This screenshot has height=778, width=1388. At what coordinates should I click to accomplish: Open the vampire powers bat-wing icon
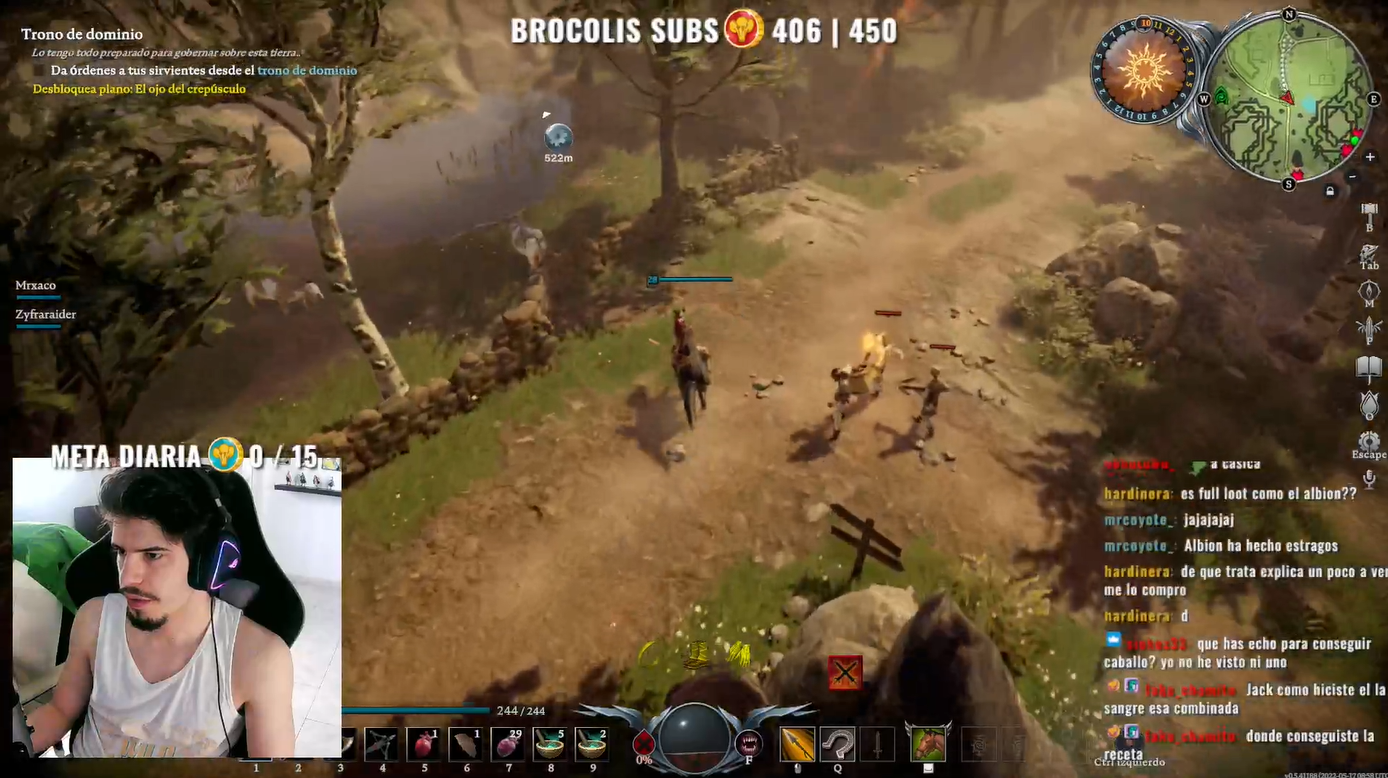click(1369, 328)
